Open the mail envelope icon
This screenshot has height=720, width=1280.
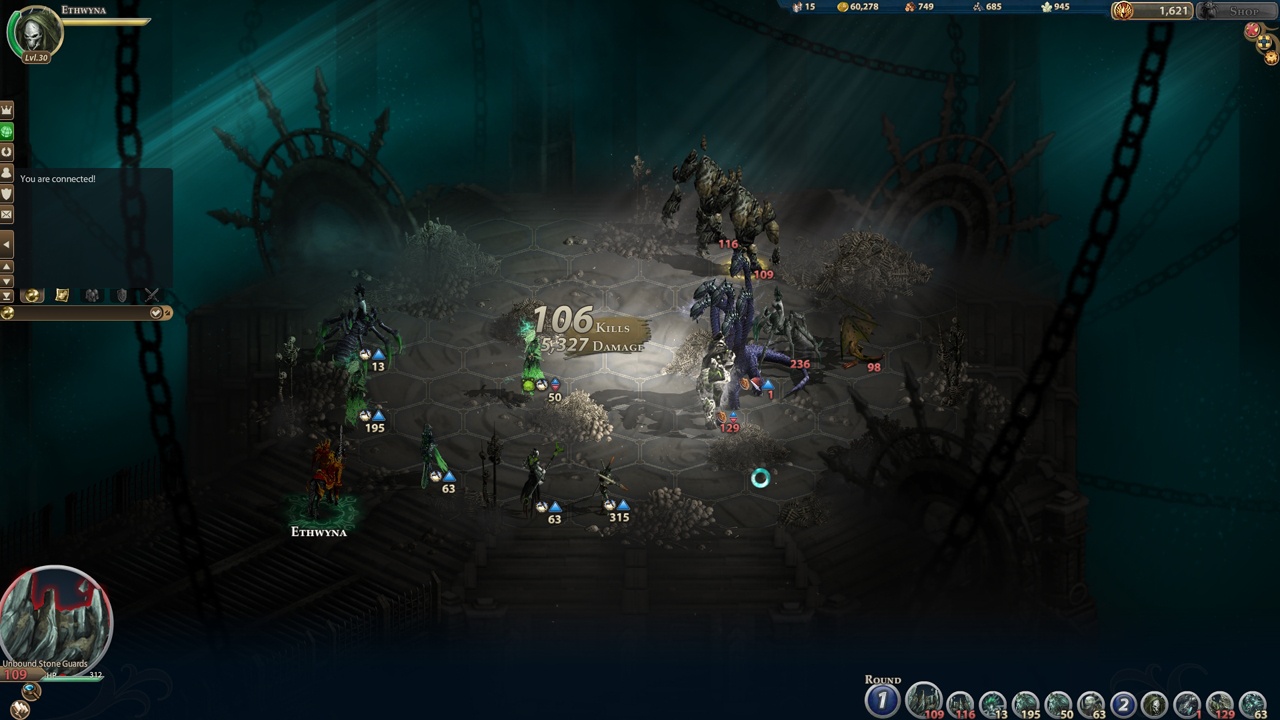tap(7, 215)
